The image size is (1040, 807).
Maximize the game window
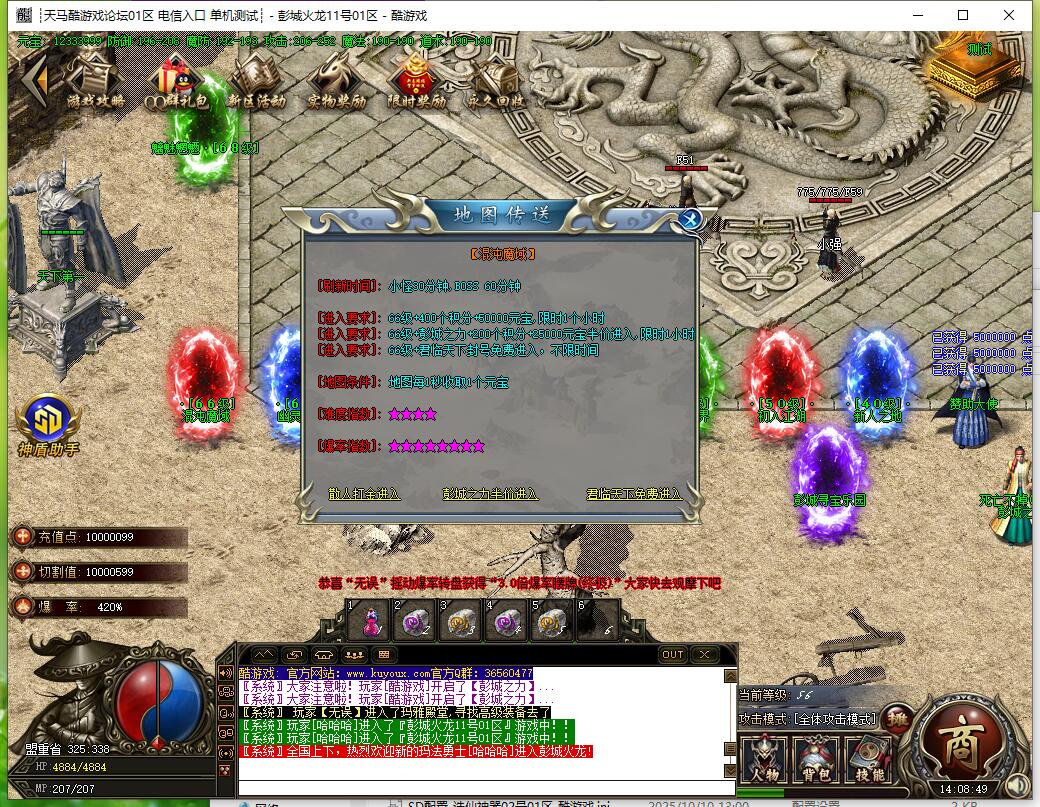pos(963,15)
